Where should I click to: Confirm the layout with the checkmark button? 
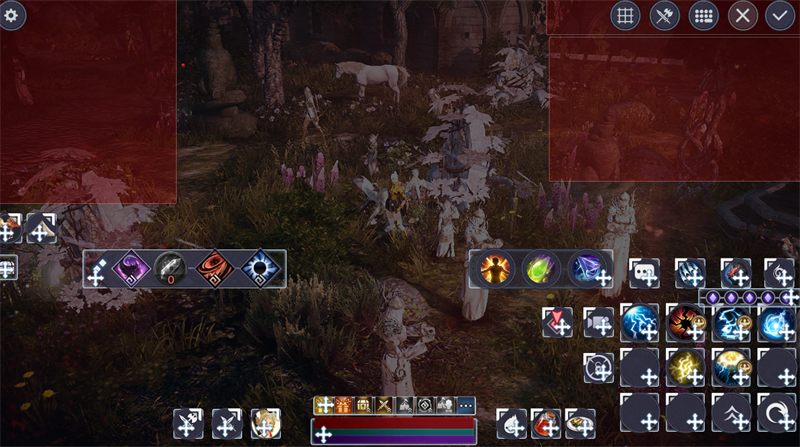(780, 15)
